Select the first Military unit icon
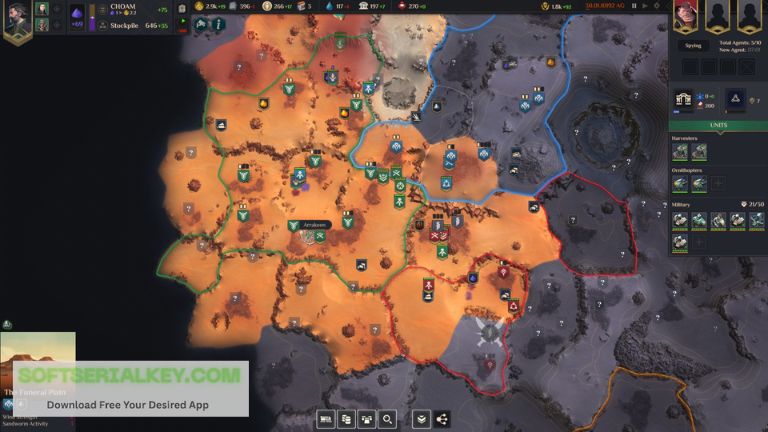 (680, 219)
